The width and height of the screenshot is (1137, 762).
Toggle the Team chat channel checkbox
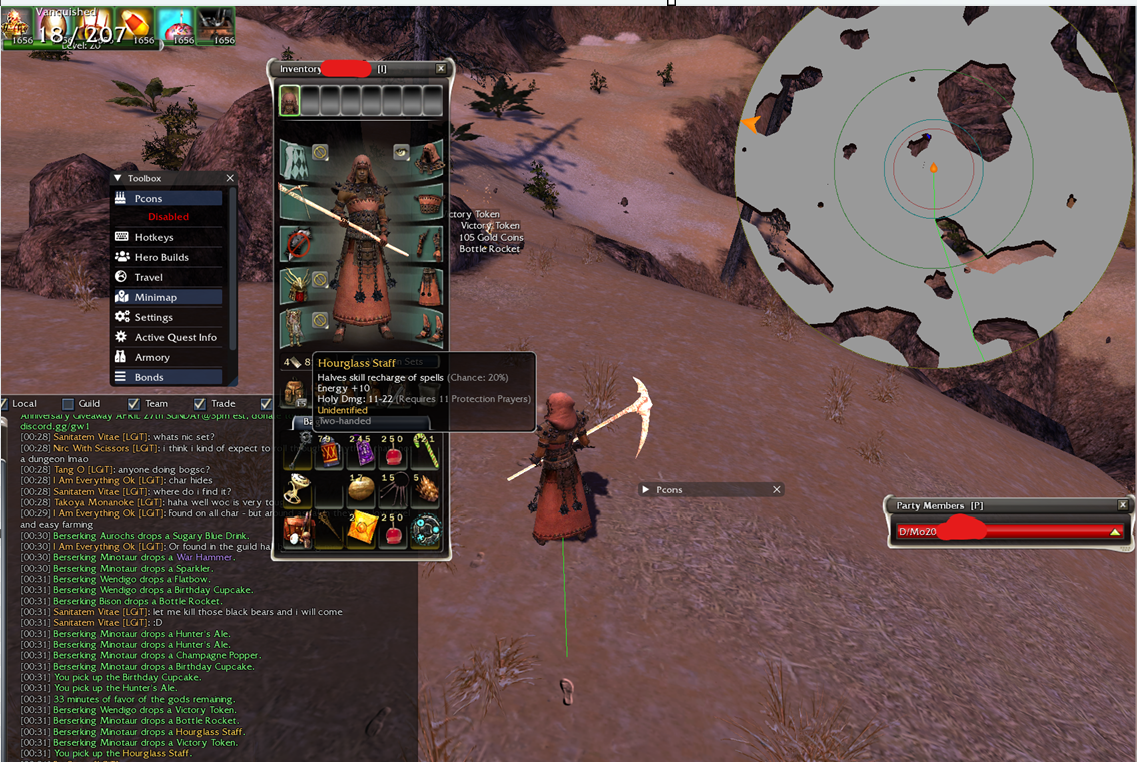pos(134,404)
